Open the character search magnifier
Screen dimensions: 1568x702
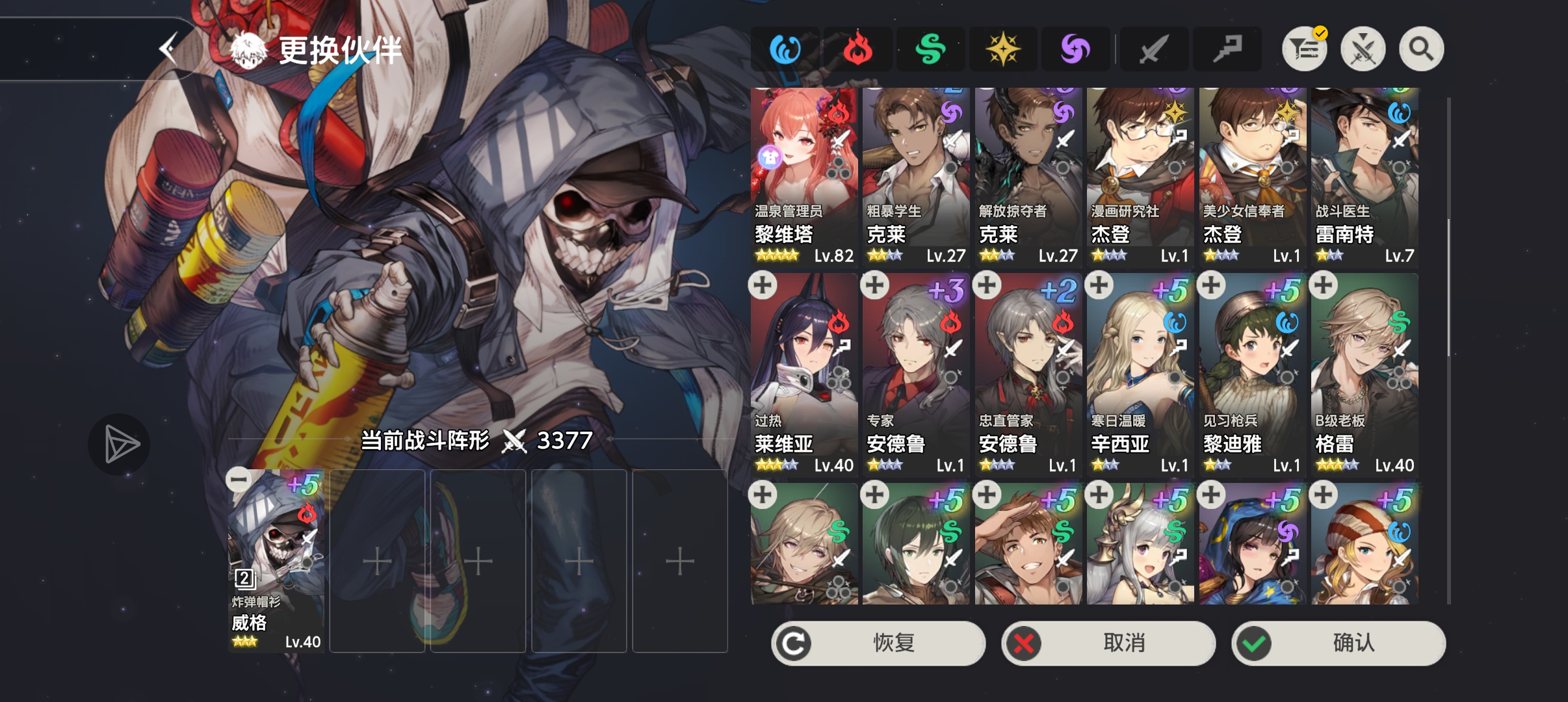(x=1420, y=48)
